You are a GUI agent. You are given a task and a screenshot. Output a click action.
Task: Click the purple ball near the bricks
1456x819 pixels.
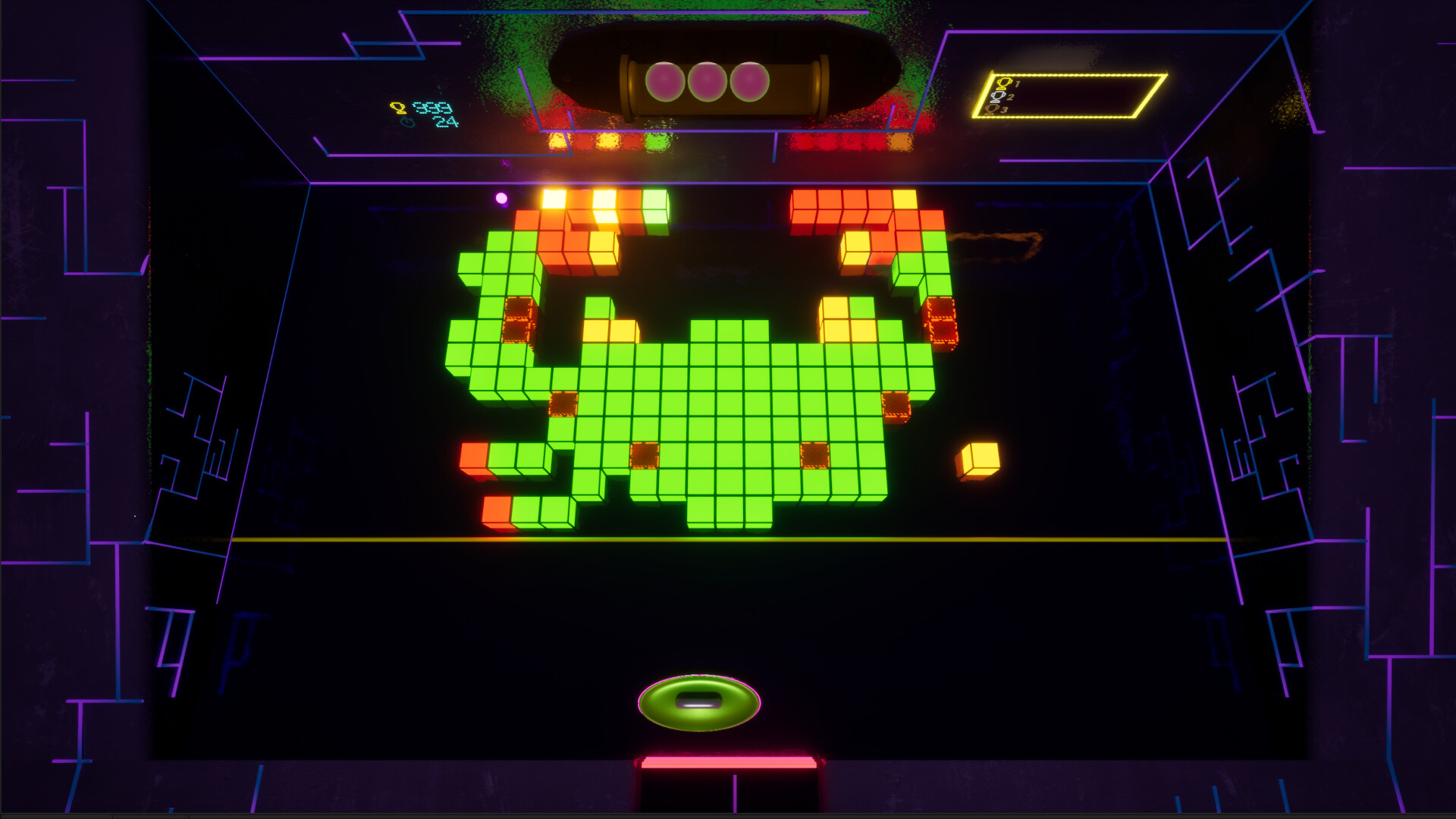pyautogui.click(x=501, y=197)
